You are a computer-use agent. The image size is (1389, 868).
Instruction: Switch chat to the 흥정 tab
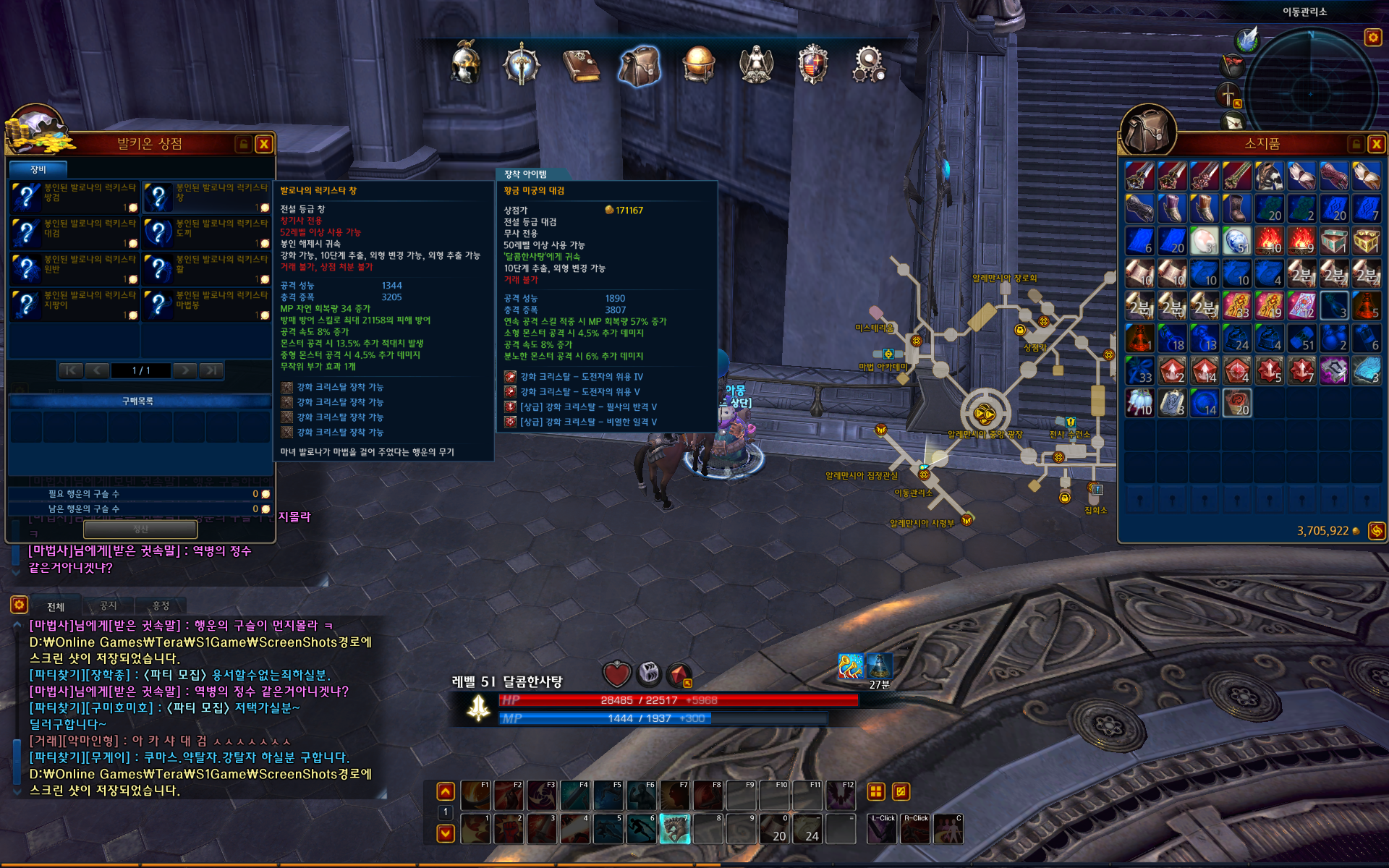161,605
